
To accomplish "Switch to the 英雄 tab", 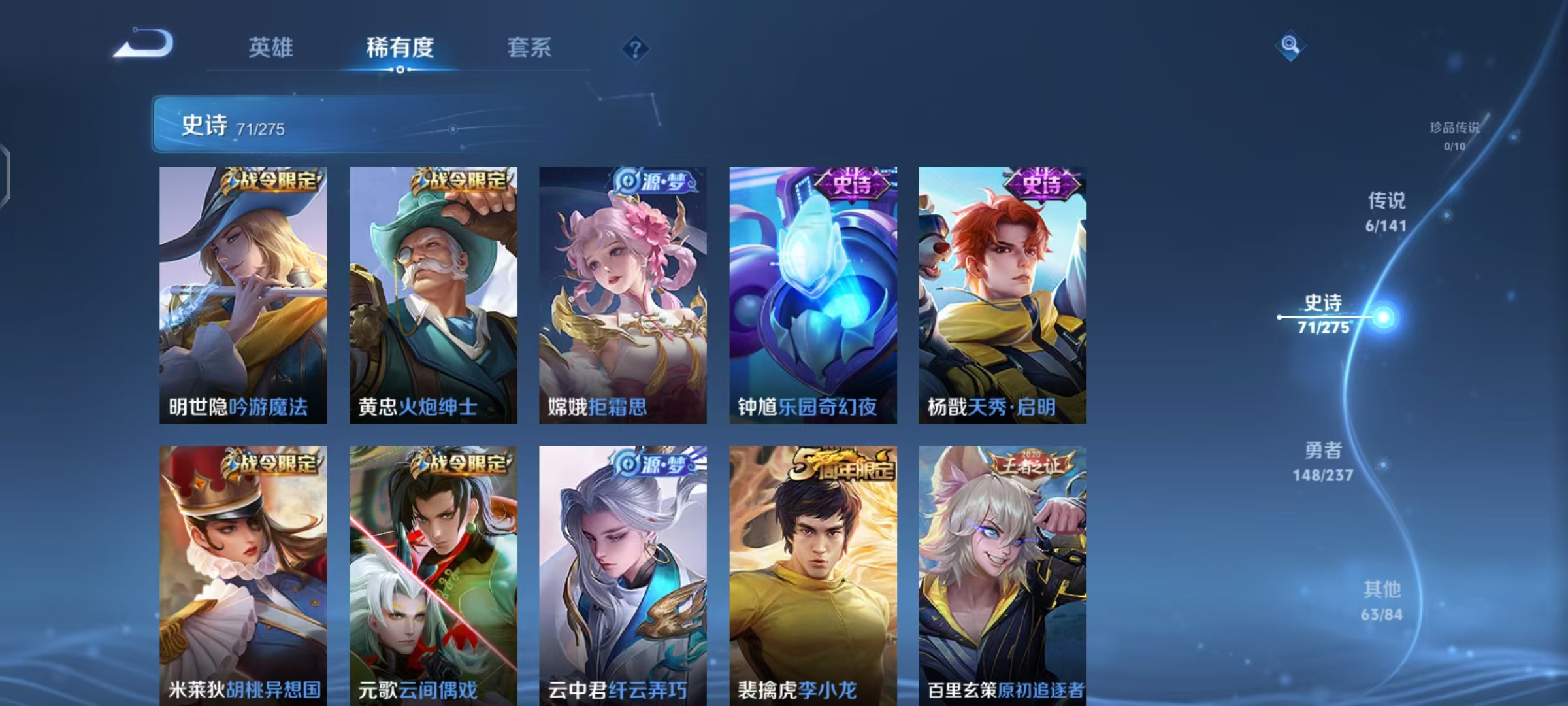I will point(270,48).
